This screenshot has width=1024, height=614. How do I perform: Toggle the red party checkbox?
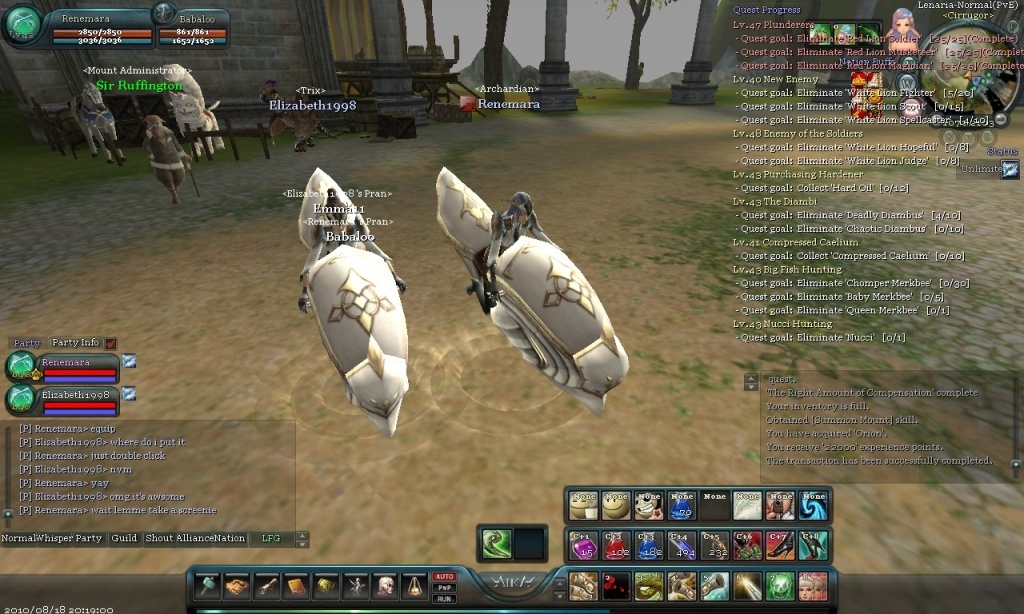pyautogui.click(x=111, y=344)
